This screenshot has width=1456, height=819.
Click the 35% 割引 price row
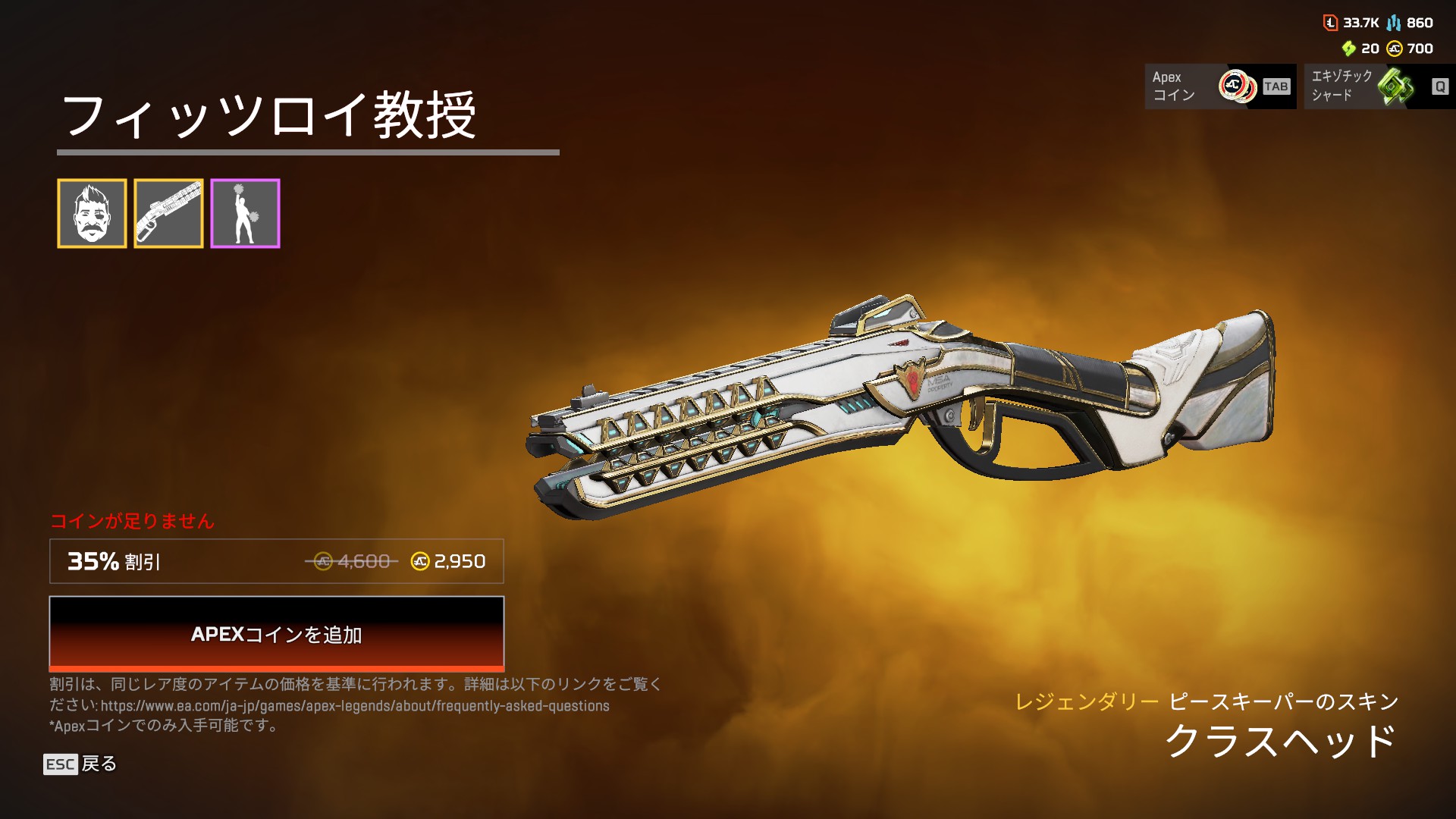276,561
